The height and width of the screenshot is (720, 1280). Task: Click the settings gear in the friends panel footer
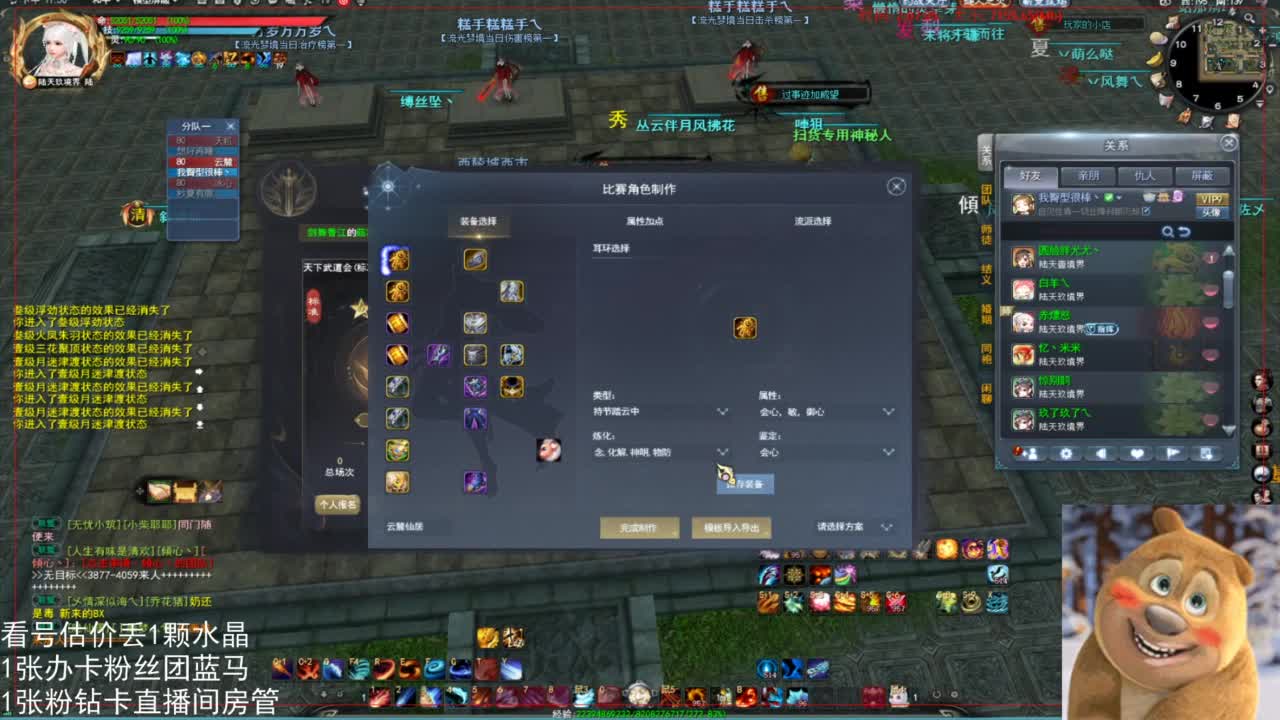pos(1065,453)
